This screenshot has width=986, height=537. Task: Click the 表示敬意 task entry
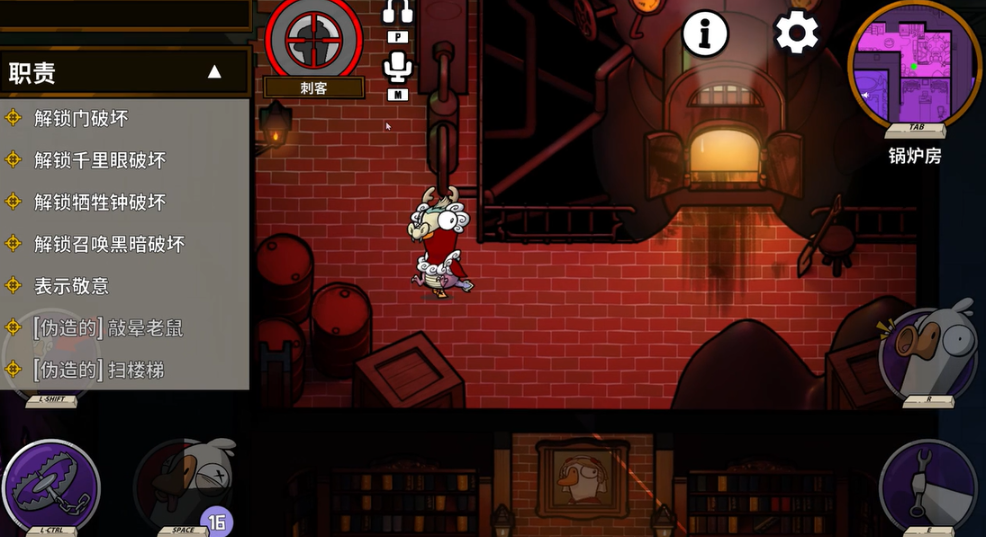click(71, 286)
